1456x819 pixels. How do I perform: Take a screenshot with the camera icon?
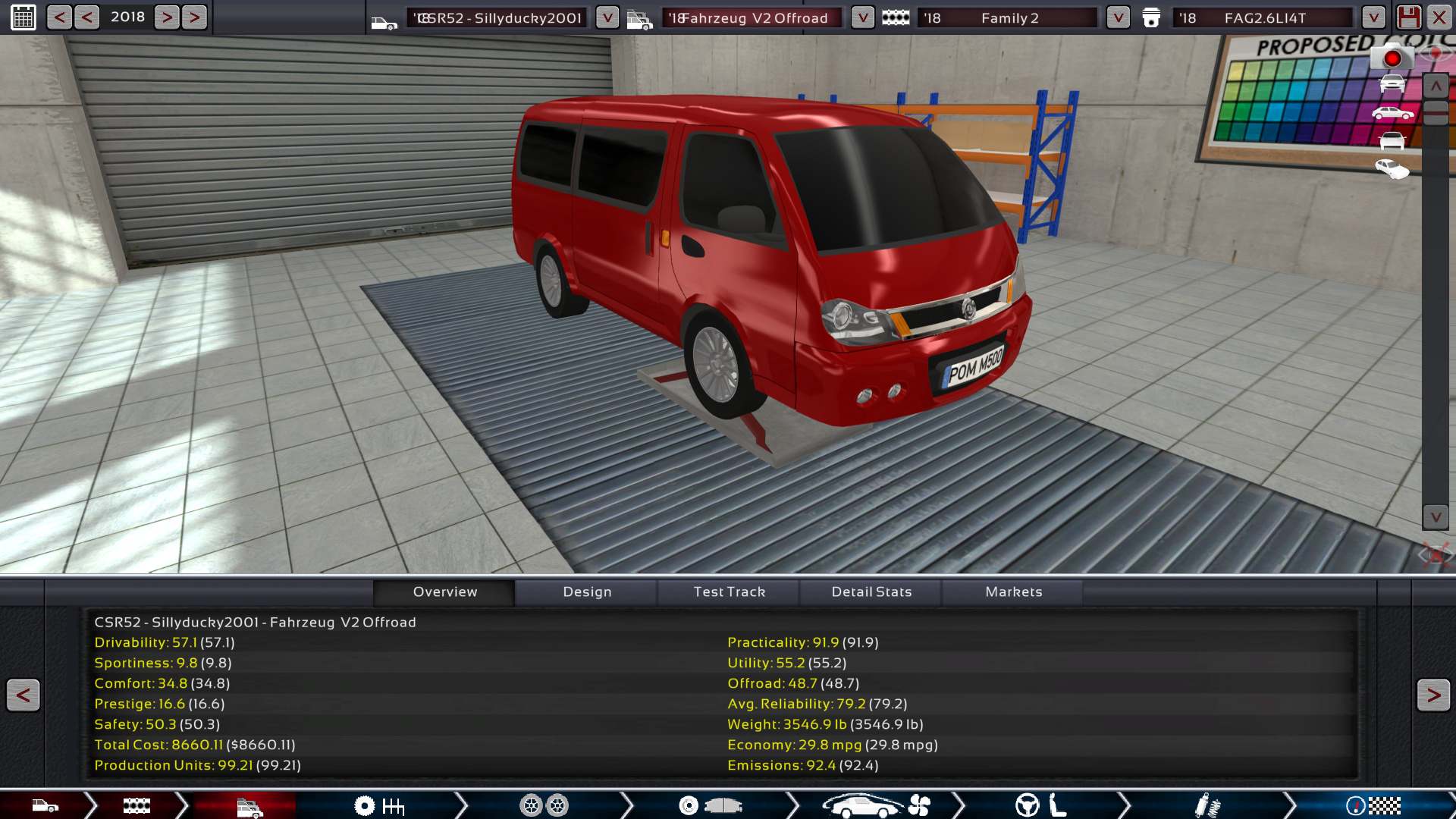pos(1392,58)
